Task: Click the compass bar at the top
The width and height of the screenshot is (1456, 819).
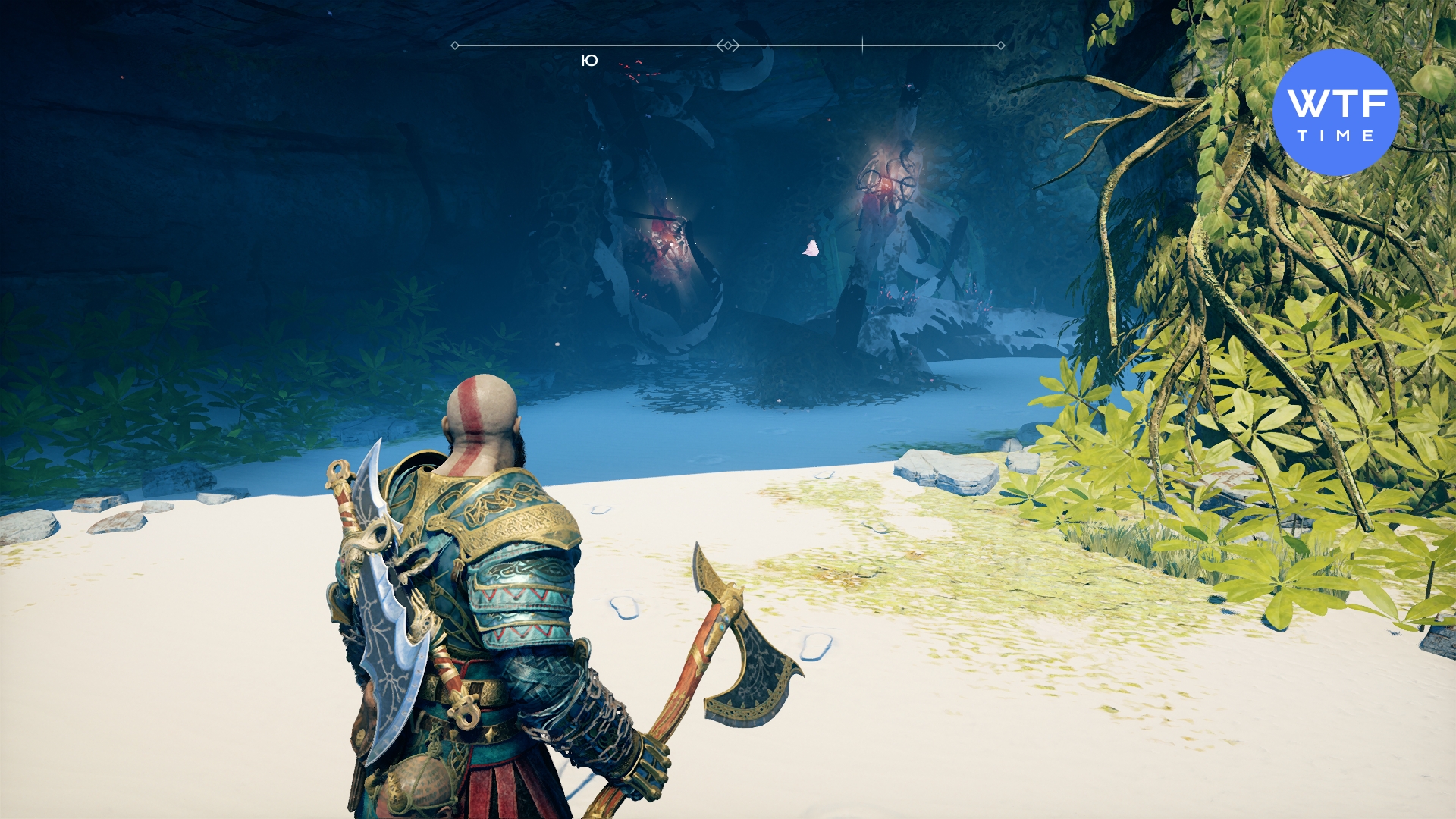Action: tap(728, 45)
